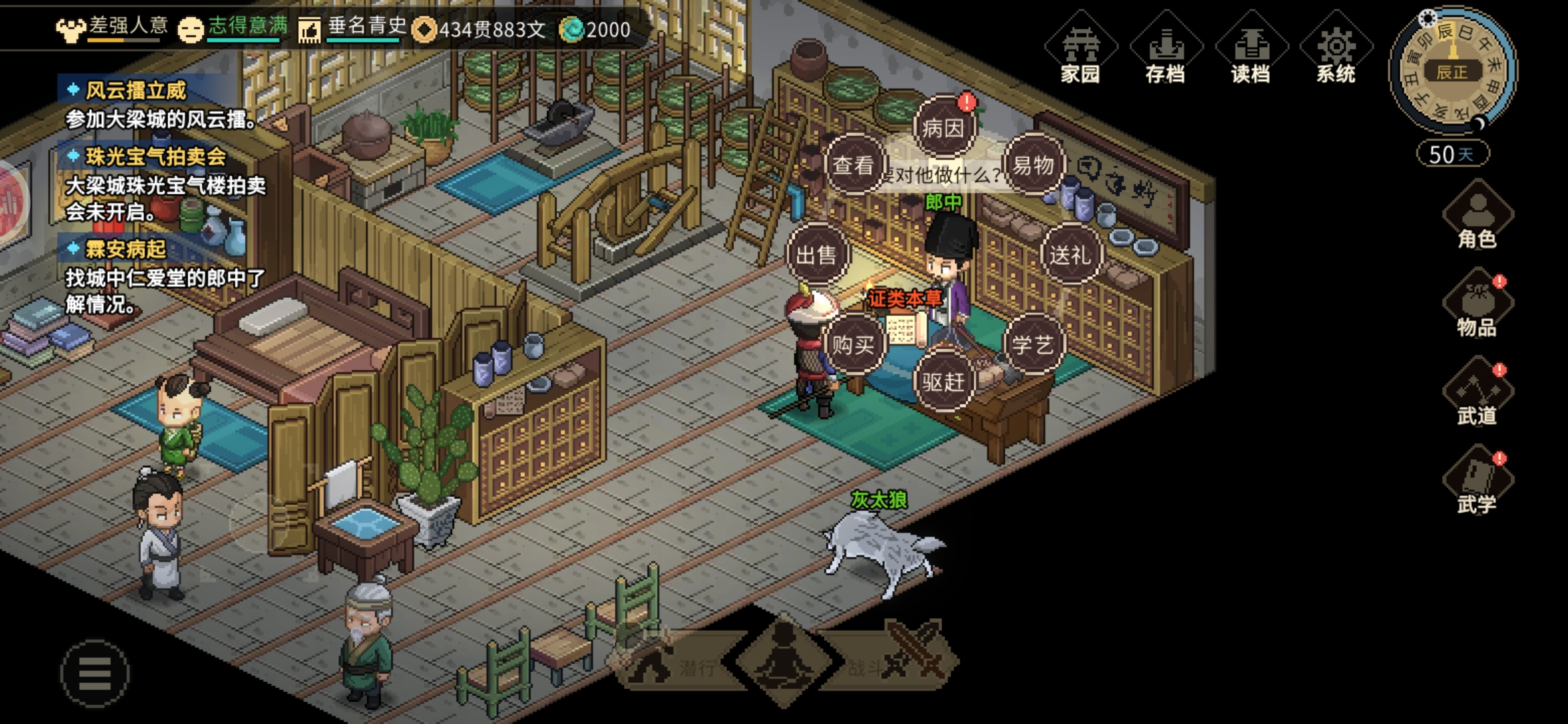Choose 送礼 to give a gift

click(x=1070, y=255)
